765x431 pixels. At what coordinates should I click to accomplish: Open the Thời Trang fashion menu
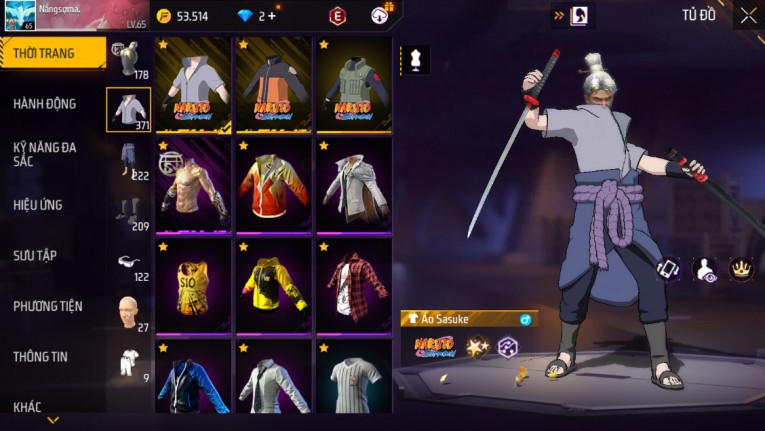tap(50, 53)
